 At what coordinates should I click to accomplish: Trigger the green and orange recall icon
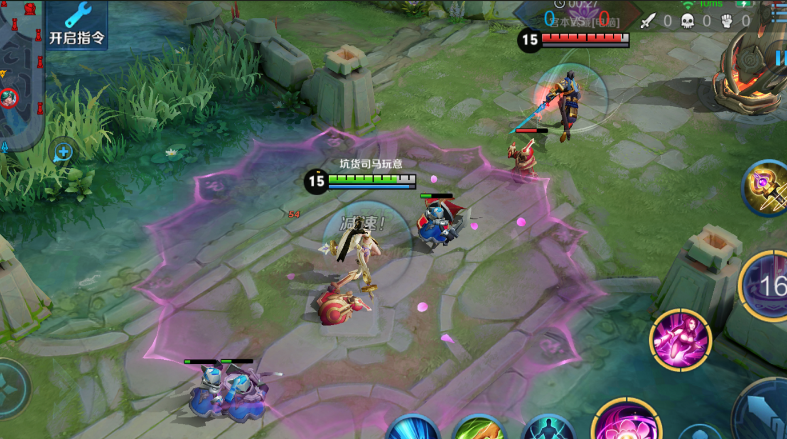(x=480, y=430)
